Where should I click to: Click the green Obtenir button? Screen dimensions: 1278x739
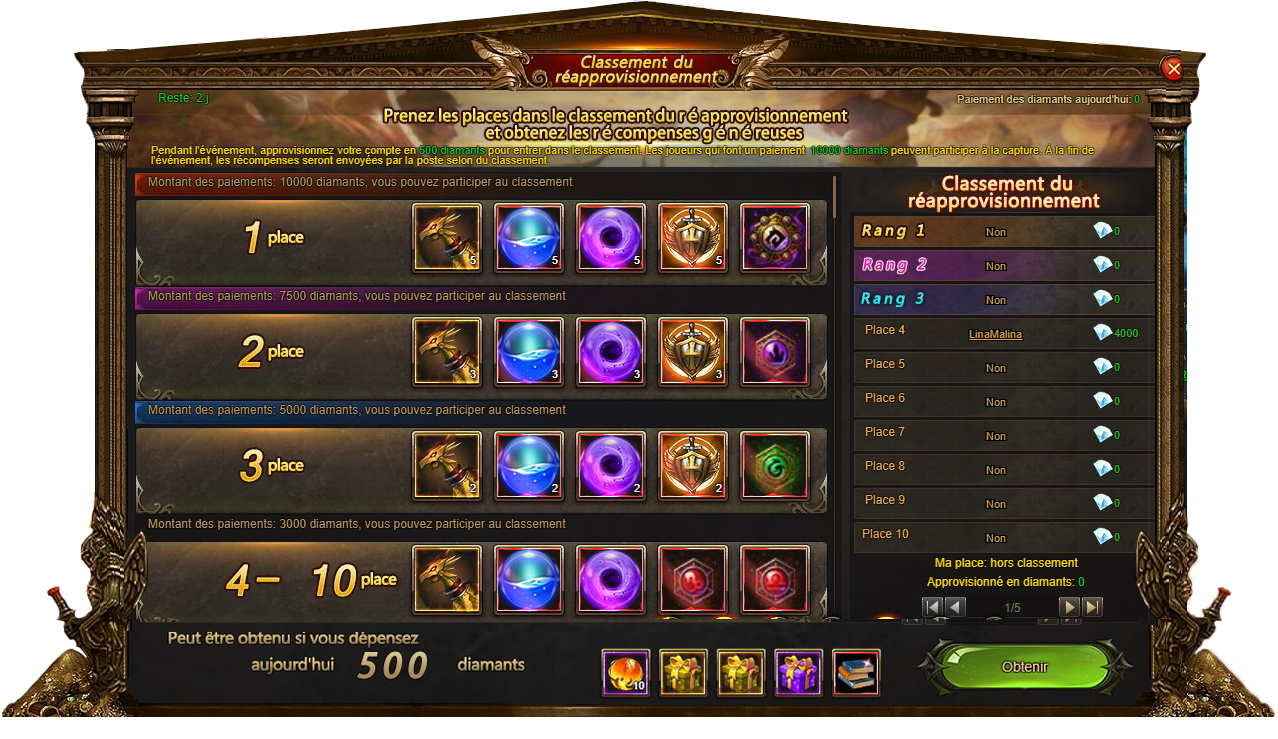1024,667
